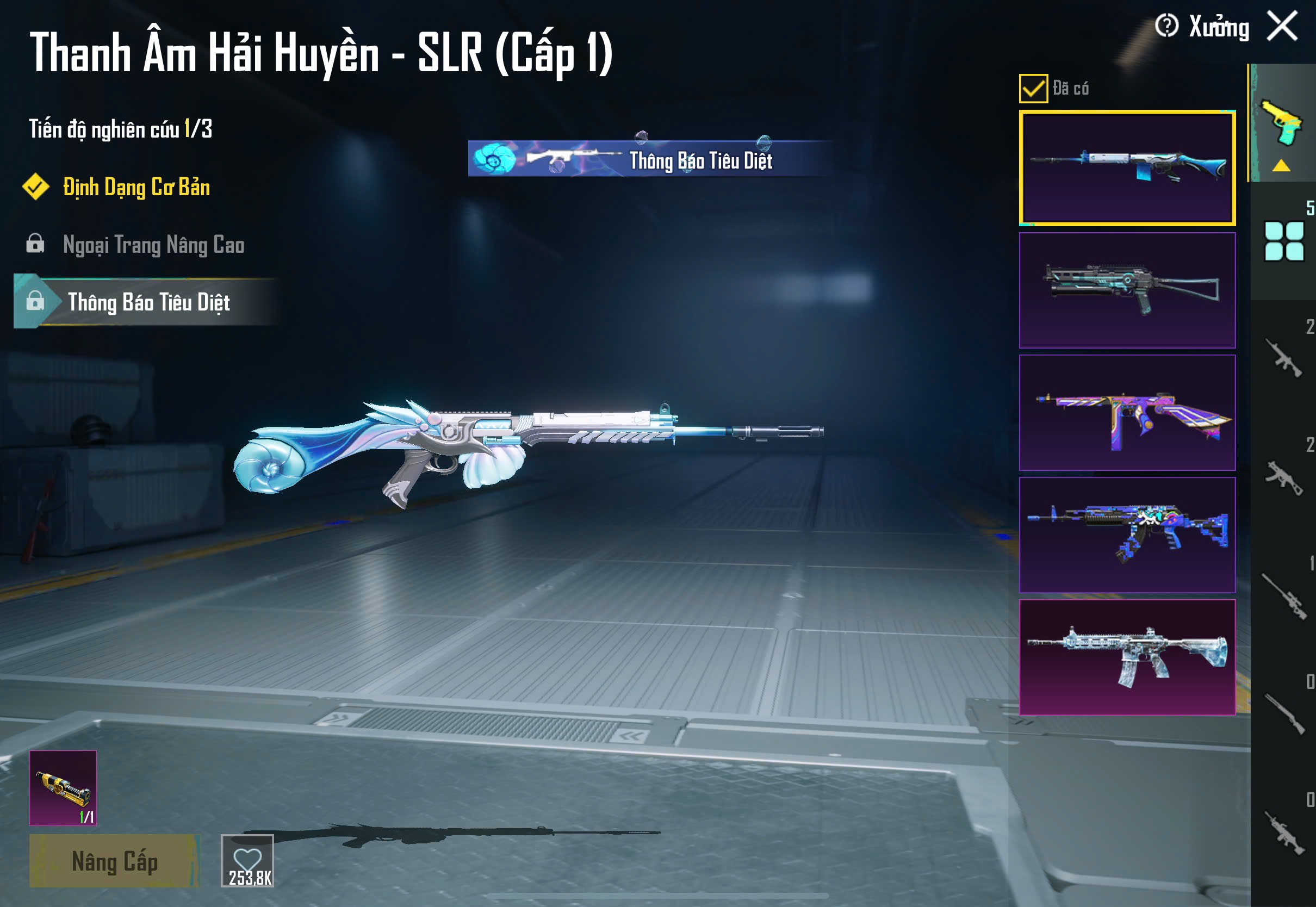Screen dimensions: 1316x907
Task: Click the Nâng Cấp upgrade button
Action: (x=114, y=860)
